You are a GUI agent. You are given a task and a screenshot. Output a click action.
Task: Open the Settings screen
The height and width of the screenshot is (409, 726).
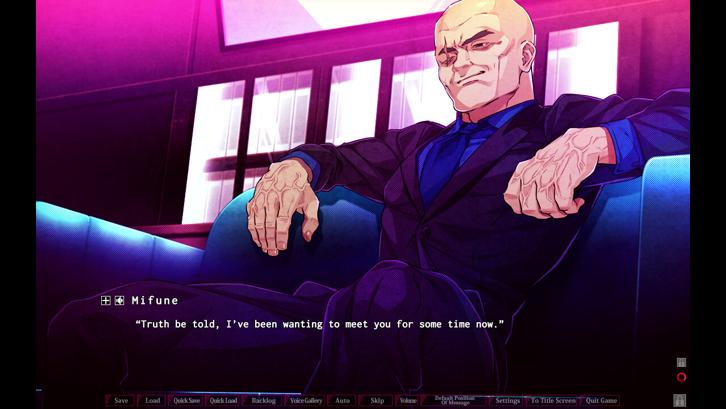point(508,401)
